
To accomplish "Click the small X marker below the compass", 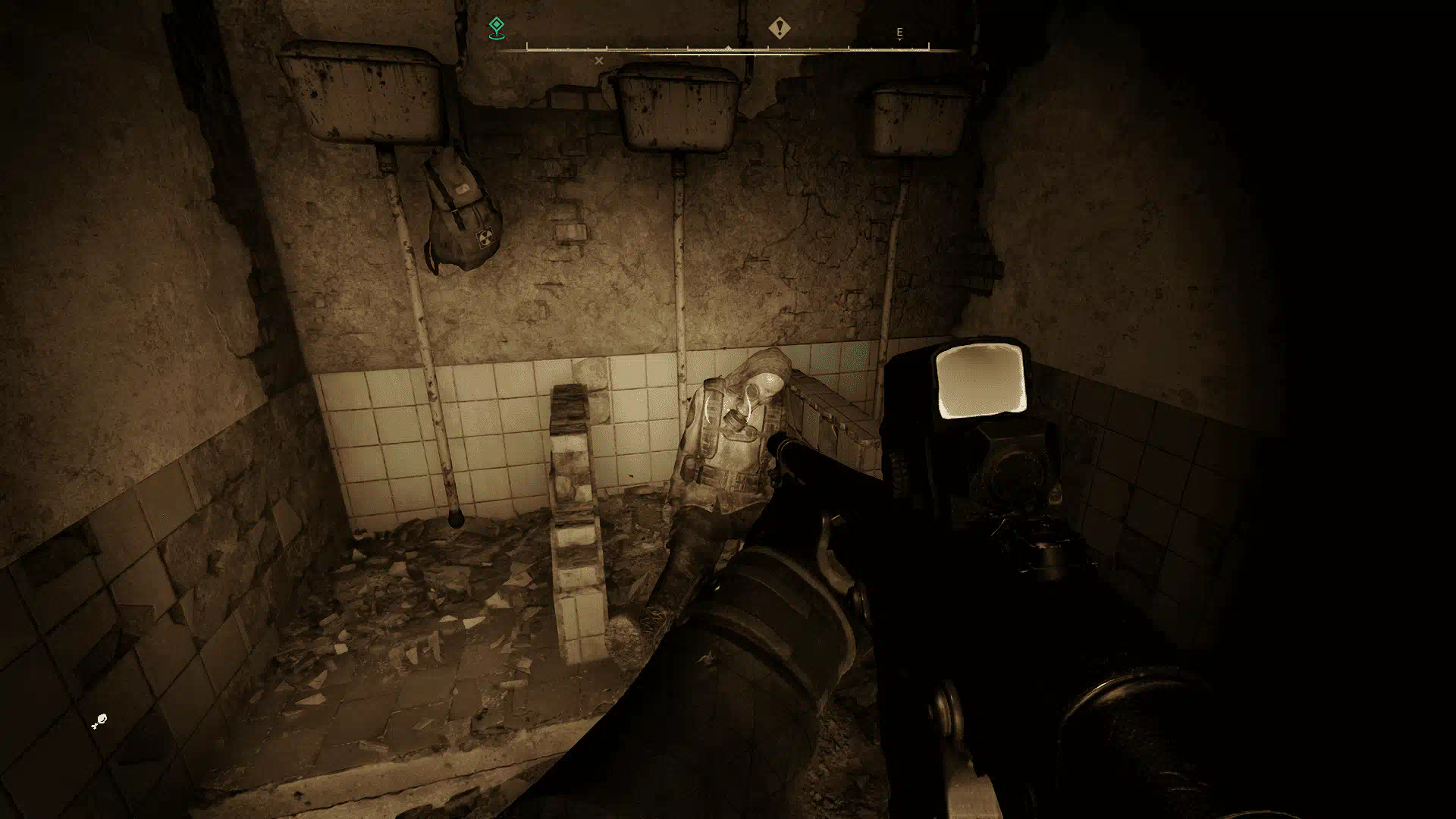I will click(599, 61).
